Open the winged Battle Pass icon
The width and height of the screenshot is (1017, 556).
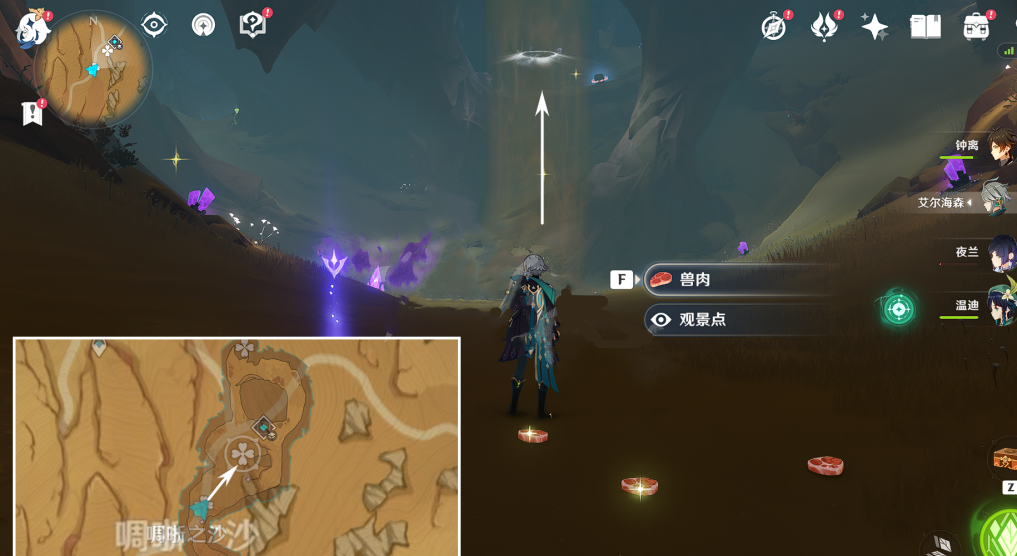coord(824,27)
